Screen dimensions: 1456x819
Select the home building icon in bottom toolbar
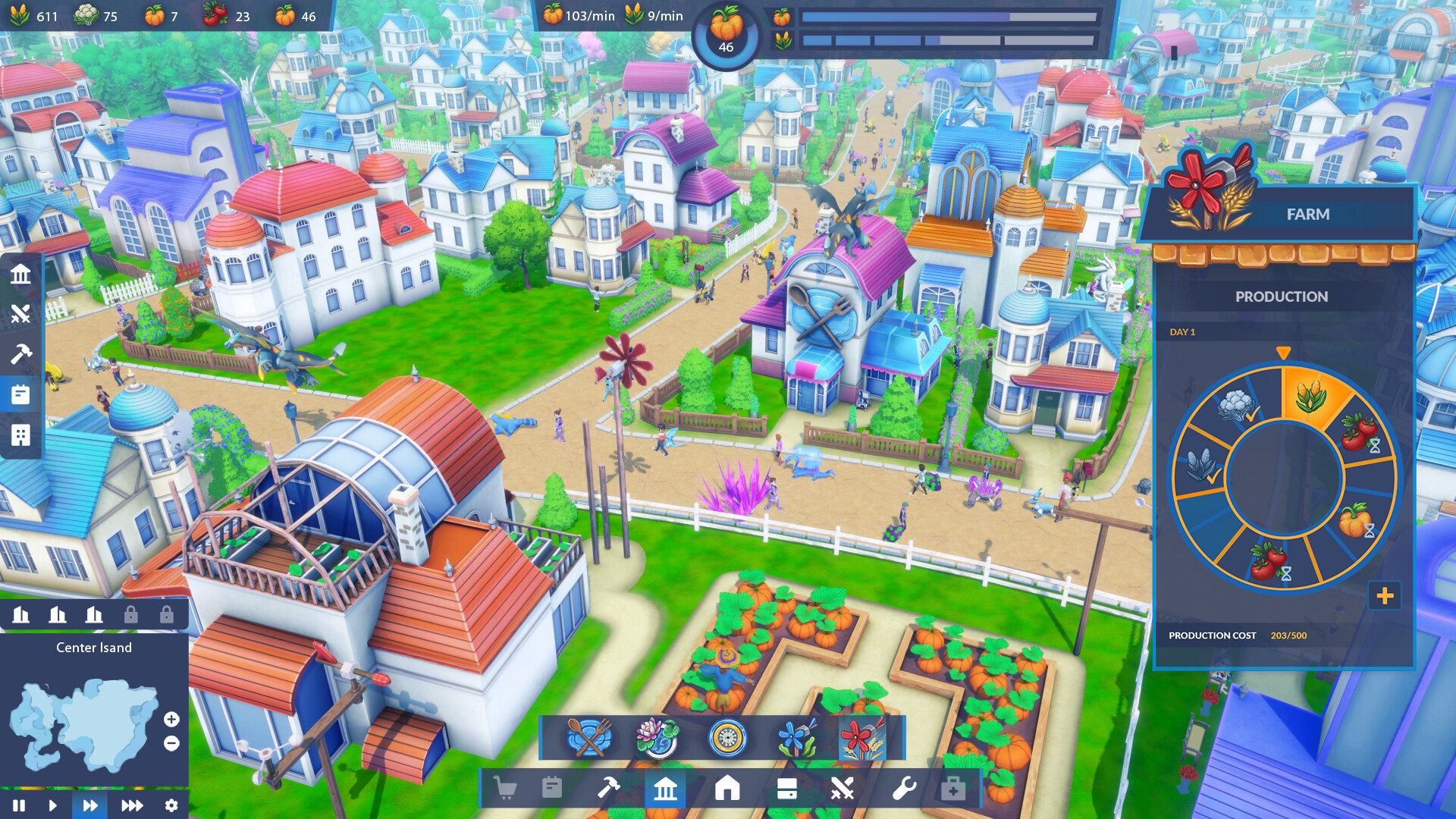coord(728,789)
